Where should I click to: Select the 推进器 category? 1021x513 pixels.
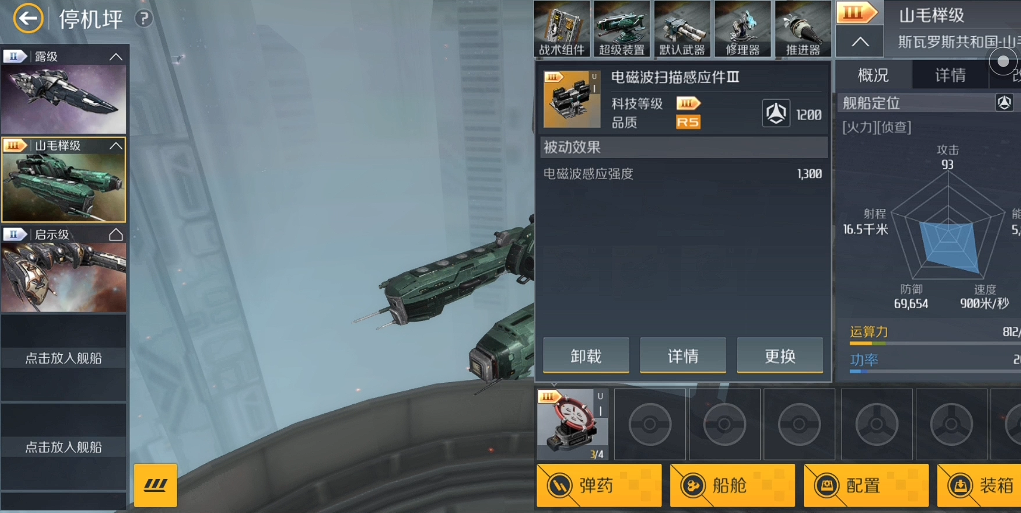click(x=802, y=29)
